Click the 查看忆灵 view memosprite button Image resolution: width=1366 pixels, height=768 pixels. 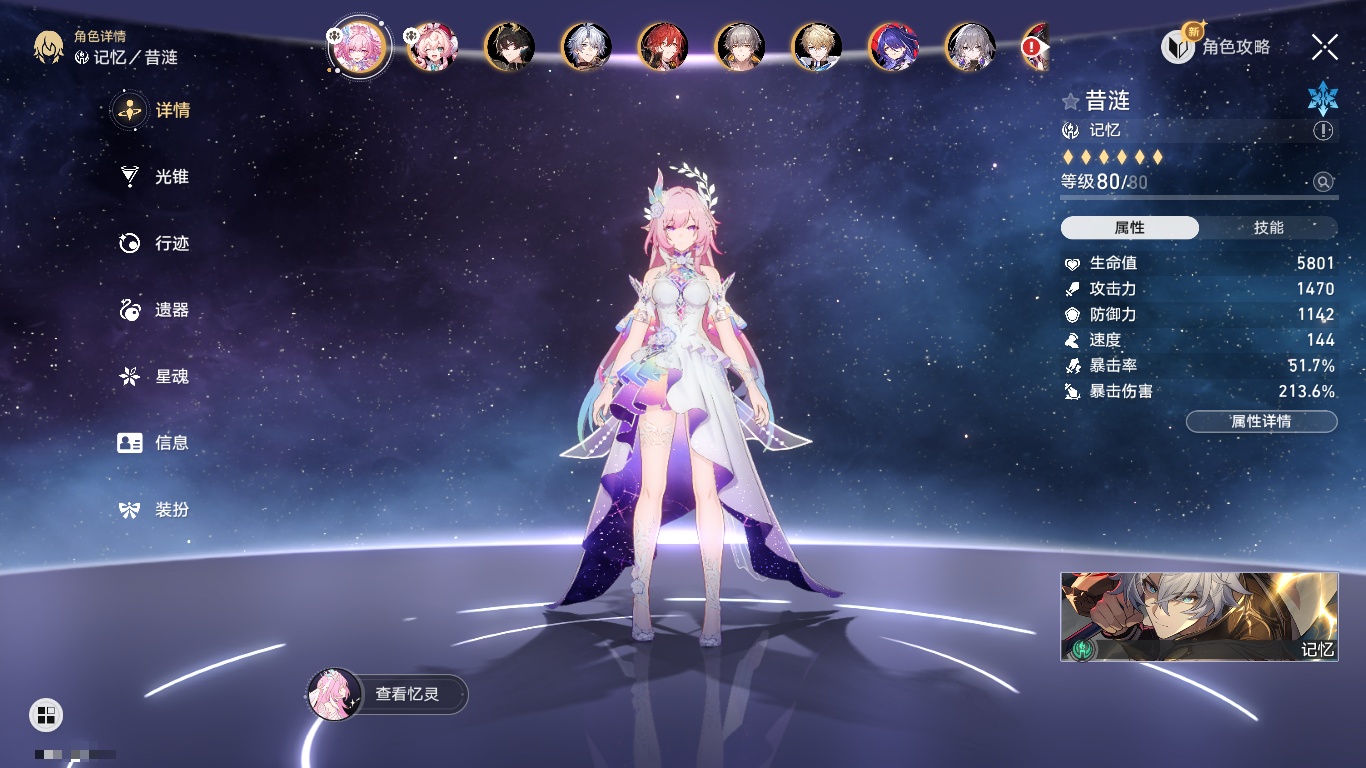point(388,694)
